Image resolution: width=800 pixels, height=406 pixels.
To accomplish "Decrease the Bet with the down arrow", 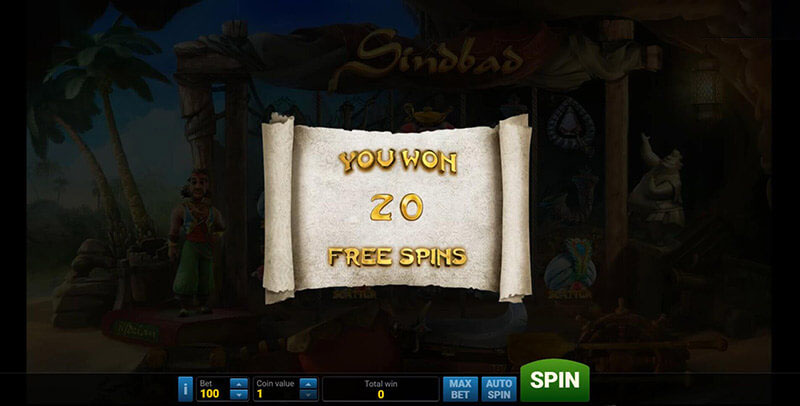I will point(238,394).
